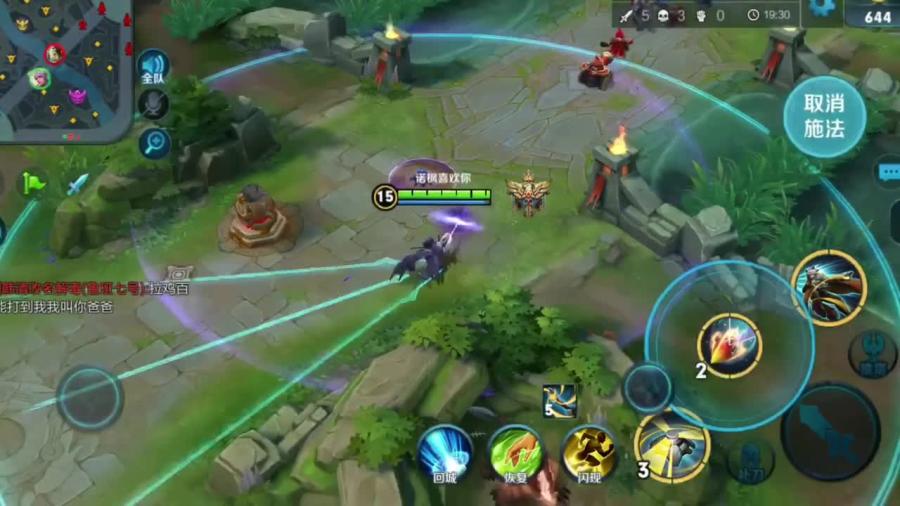This screenshot has height=506, width=900.
Task: Use the 恢复 heal spell
Action: pyautogui.click(x=516, y=455)
